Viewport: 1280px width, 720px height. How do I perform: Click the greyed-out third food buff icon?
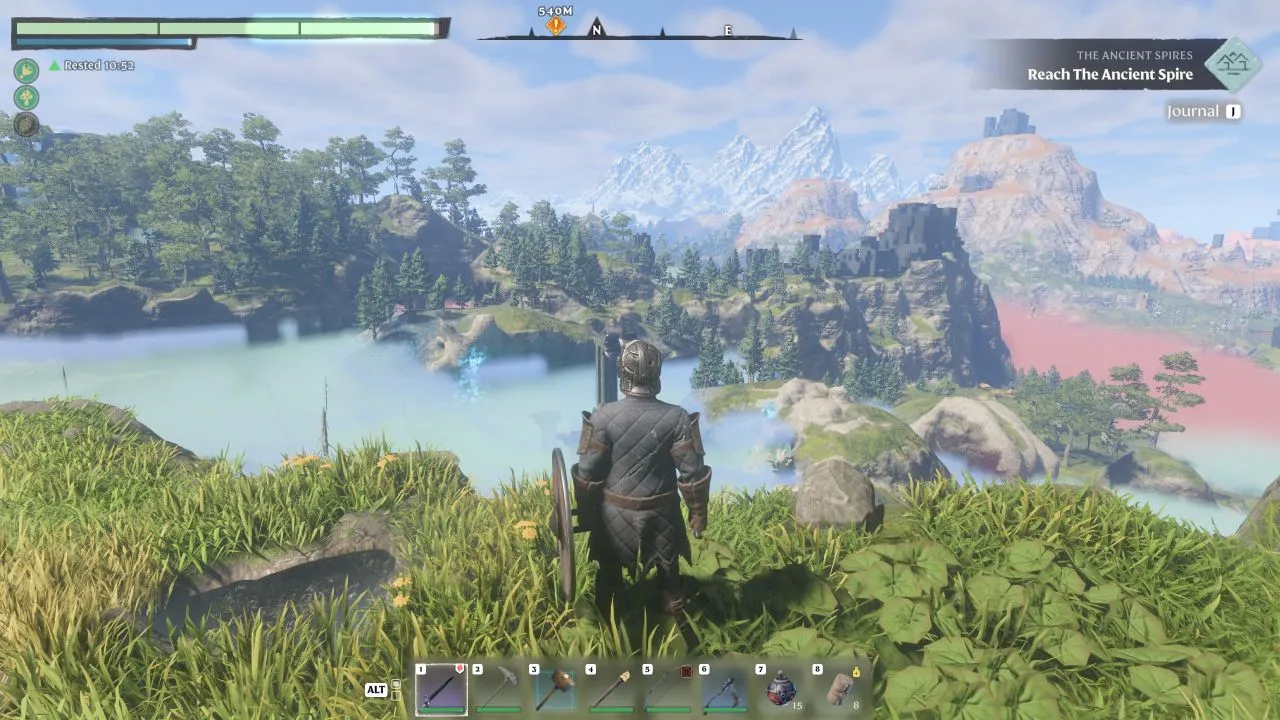point(26,124)
